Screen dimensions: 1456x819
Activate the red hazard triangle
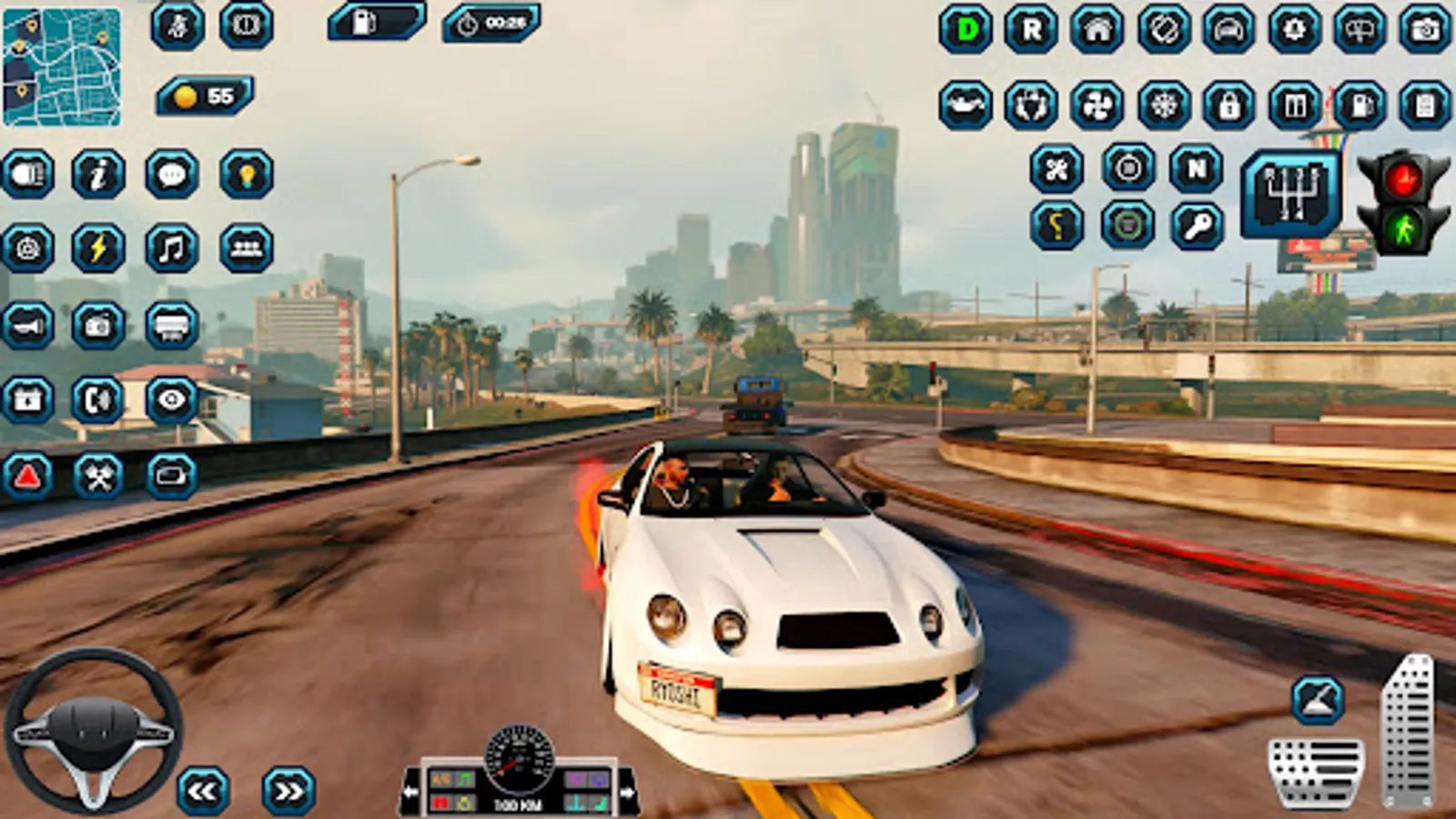27,475
